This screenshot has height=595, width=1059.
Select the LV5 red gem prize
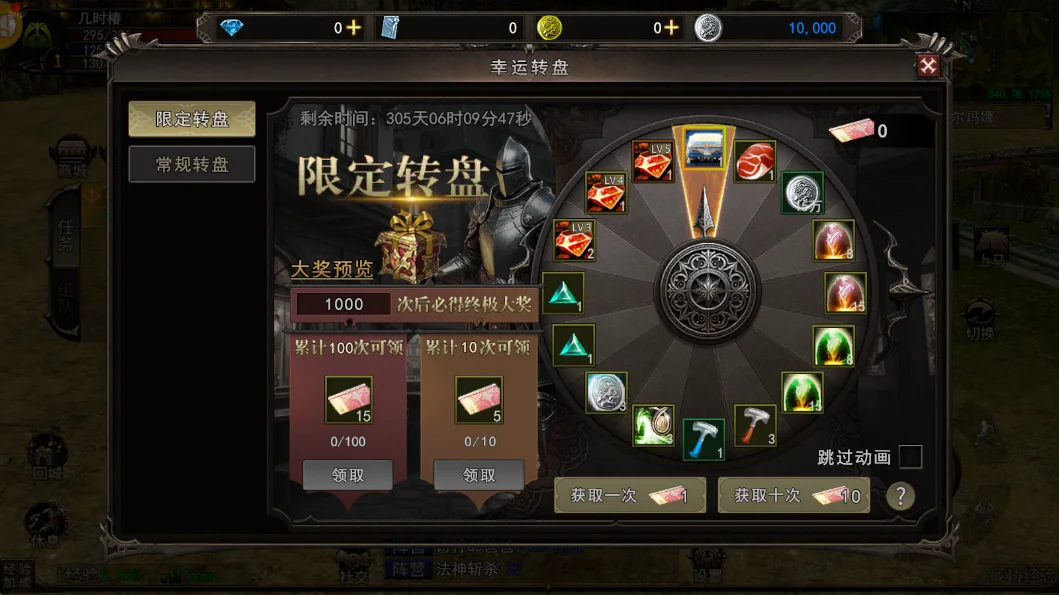pos(654,161)
